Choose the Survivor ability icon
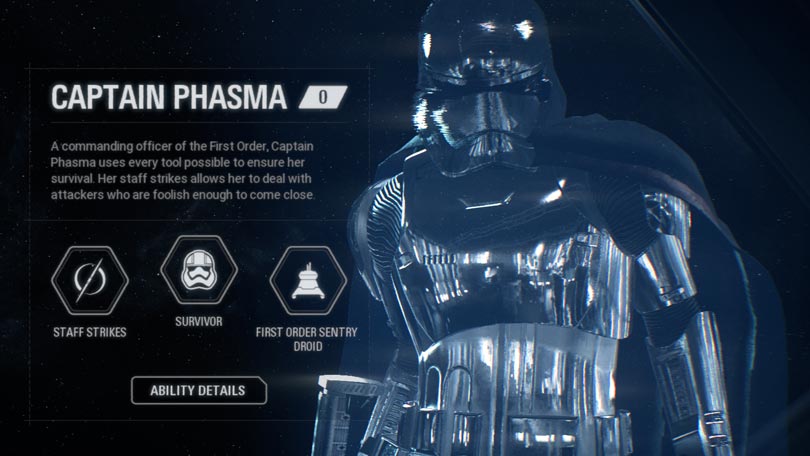Viewport: 810px width, 456px height. (x=198, y=270)
